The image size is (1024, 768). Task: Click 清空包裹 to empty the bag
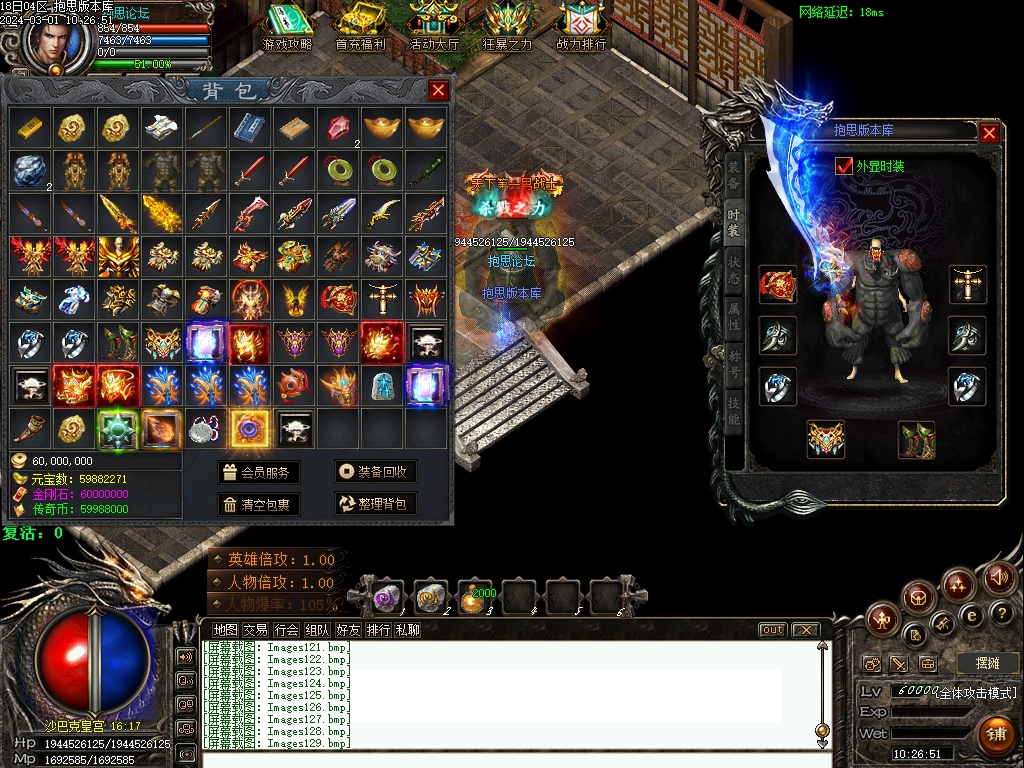(x=258, y=505)
